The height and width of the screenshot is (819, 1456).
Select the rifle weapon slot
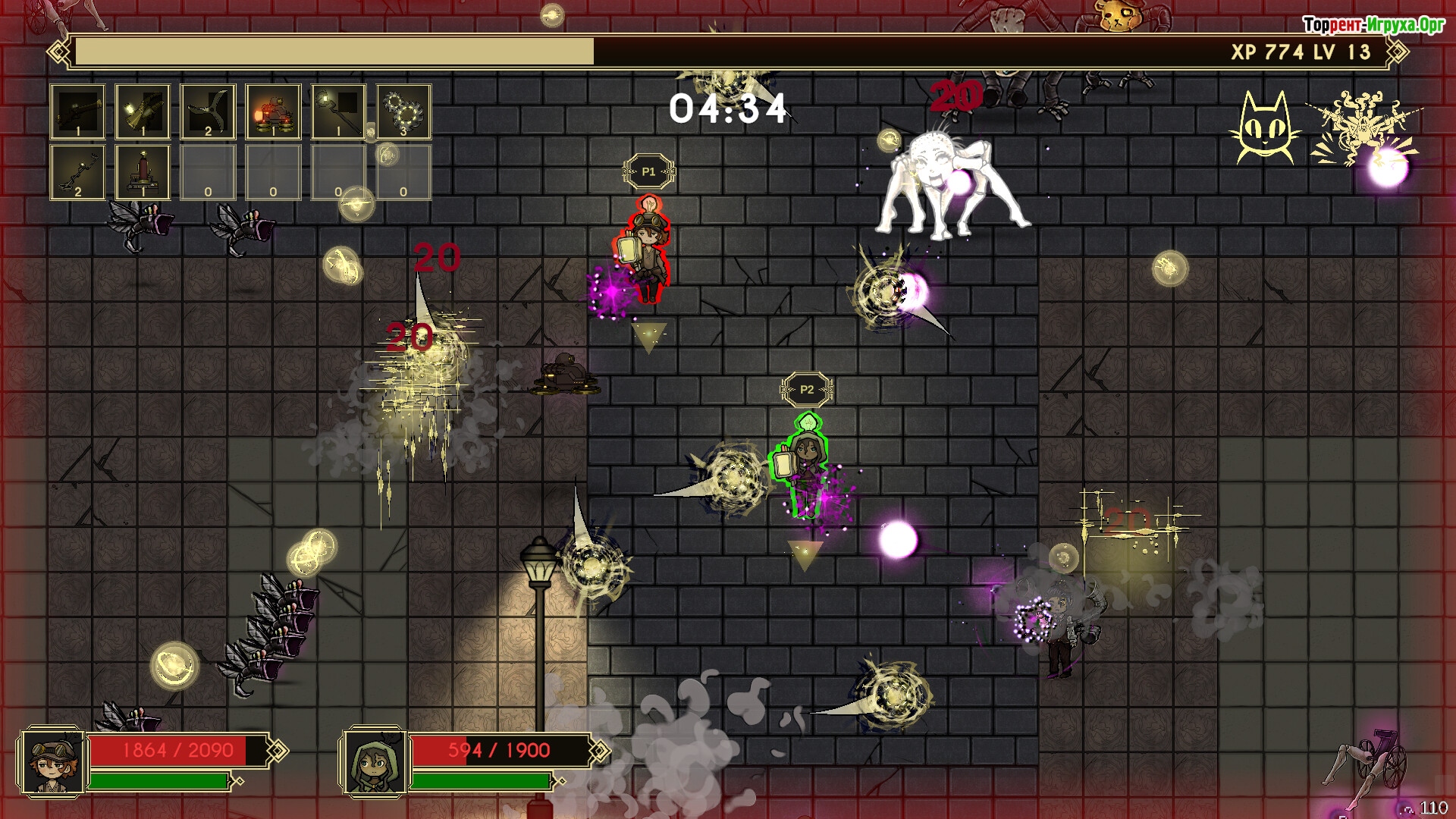tap(78, 111)
